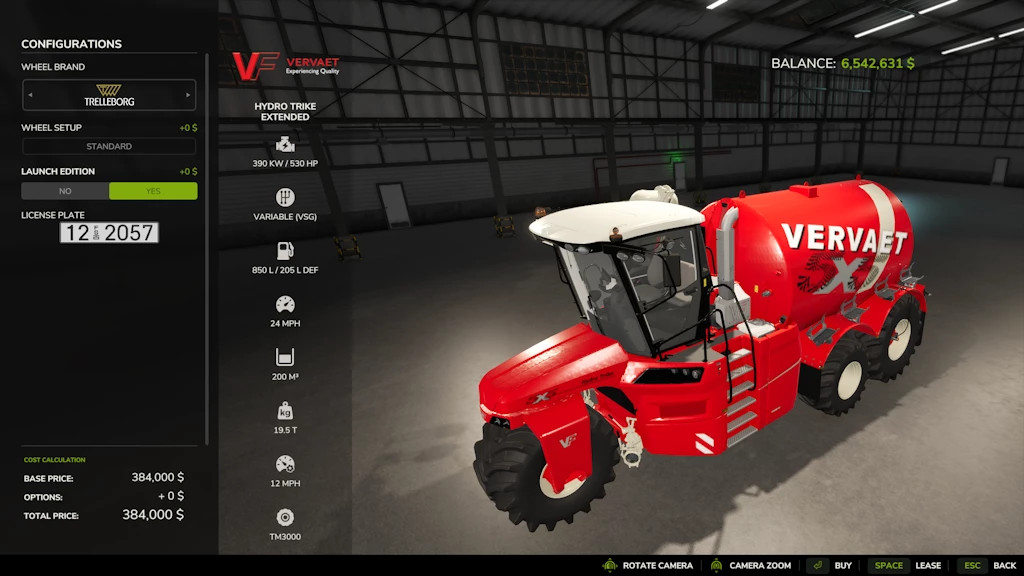1024x576 pixels.
Task: Edit the license plate 12 2057
Action: (109, 233)
